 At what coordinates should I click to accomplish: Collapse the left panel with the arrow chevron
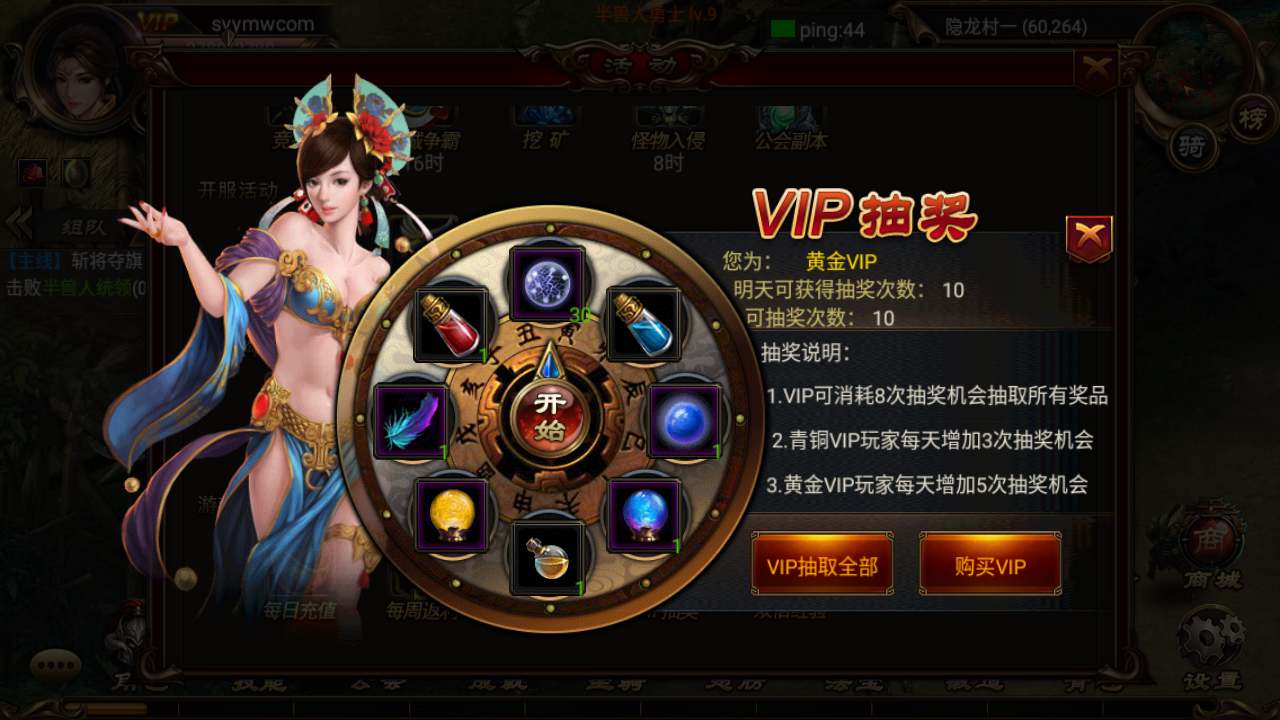tap(16, 223)
